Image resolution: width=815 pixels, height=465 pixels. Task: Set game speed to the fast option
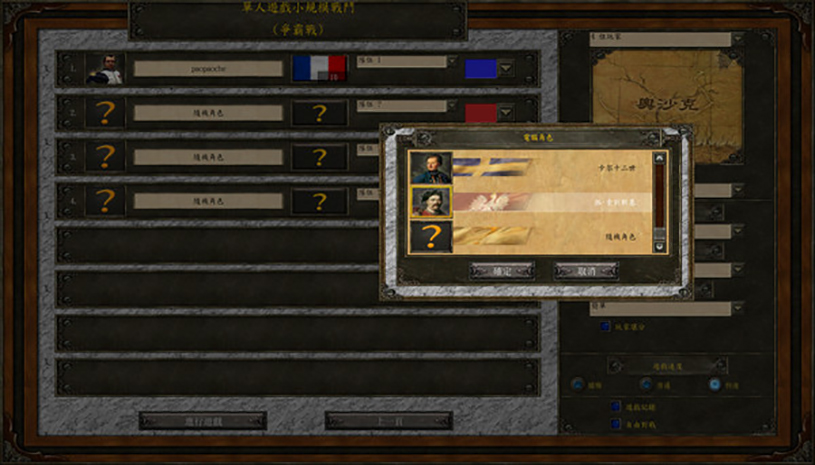(714, 385)
